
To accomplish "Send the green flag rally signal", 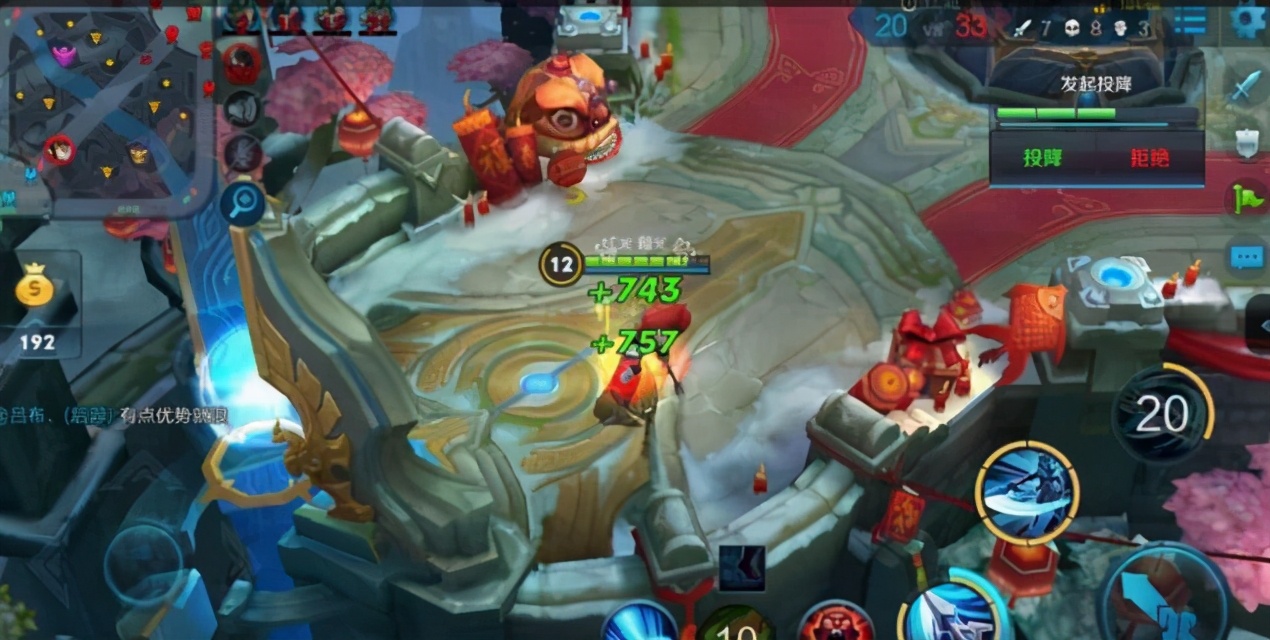I will tap(1246, 199).
